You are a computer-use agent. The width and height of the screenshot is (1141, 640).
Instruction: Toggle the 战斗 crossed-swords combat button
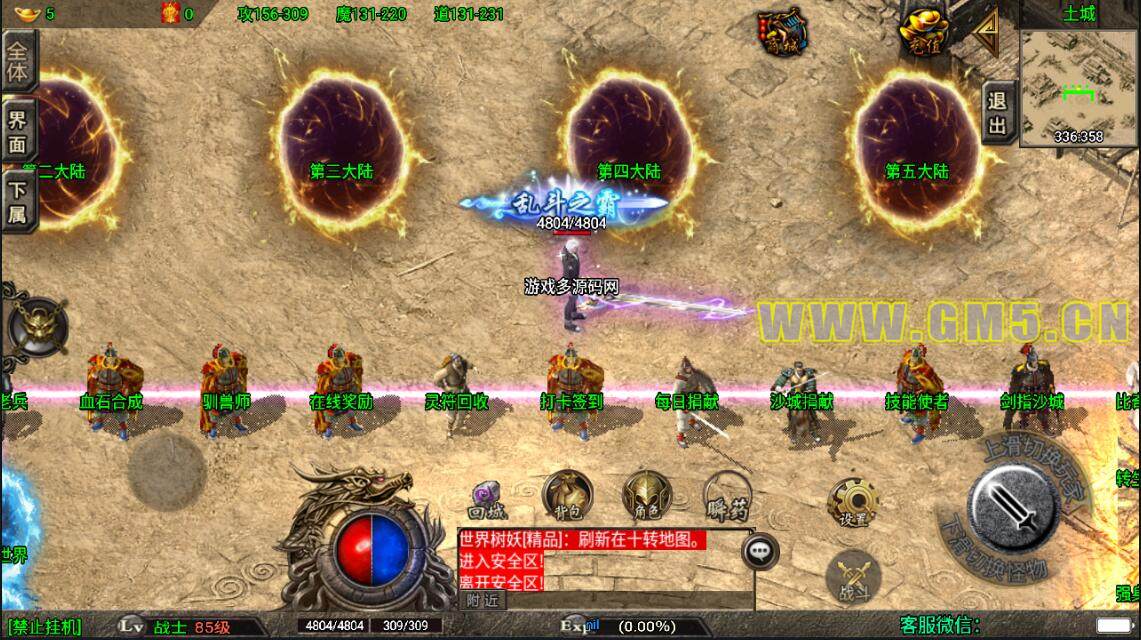pyautogui.click(x=853, y=577)
